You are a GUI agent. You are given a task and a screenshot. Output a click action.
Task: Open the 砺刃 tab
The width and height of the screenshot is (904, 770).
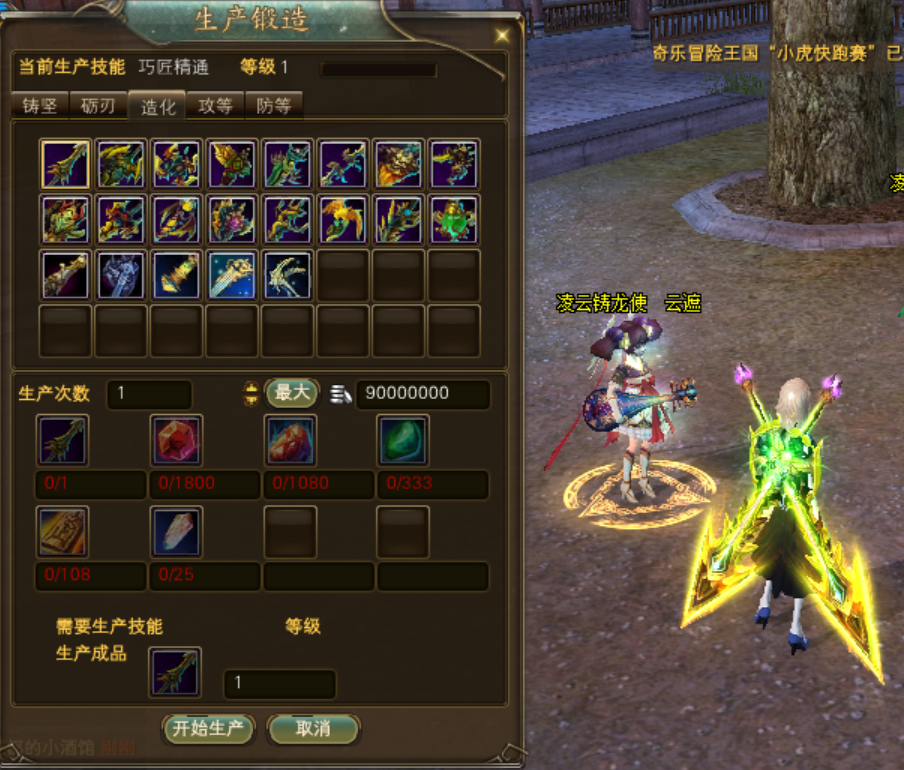[98, 106]
